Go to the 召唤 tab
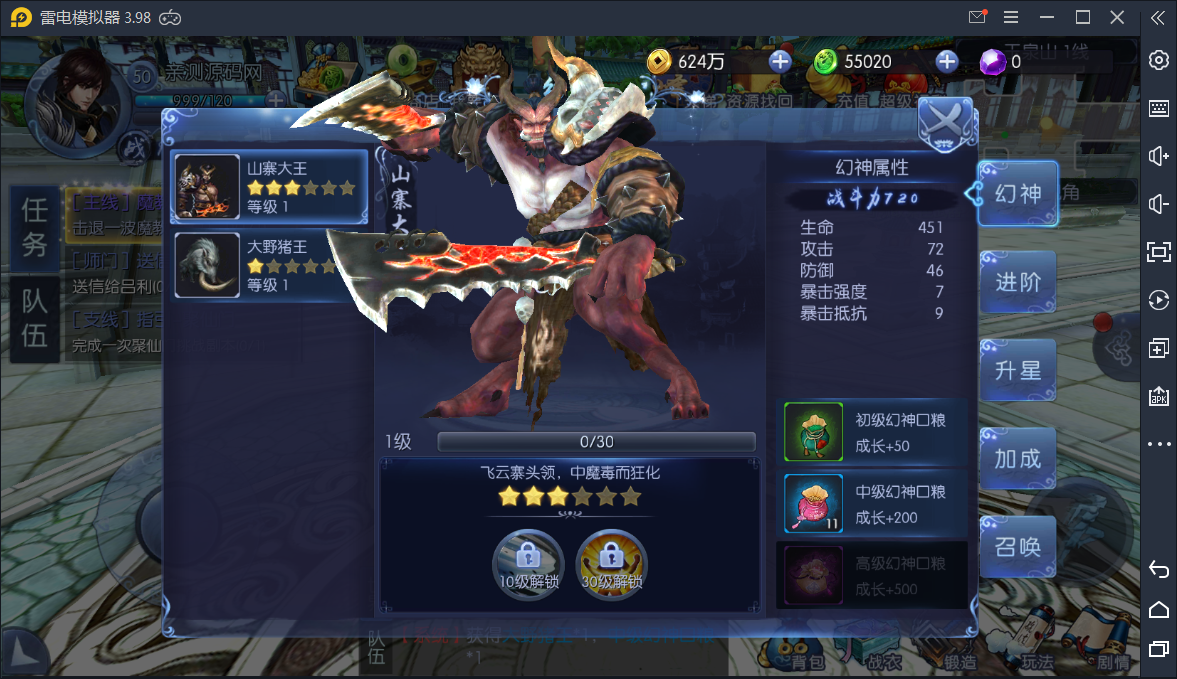 (1017, 547)
